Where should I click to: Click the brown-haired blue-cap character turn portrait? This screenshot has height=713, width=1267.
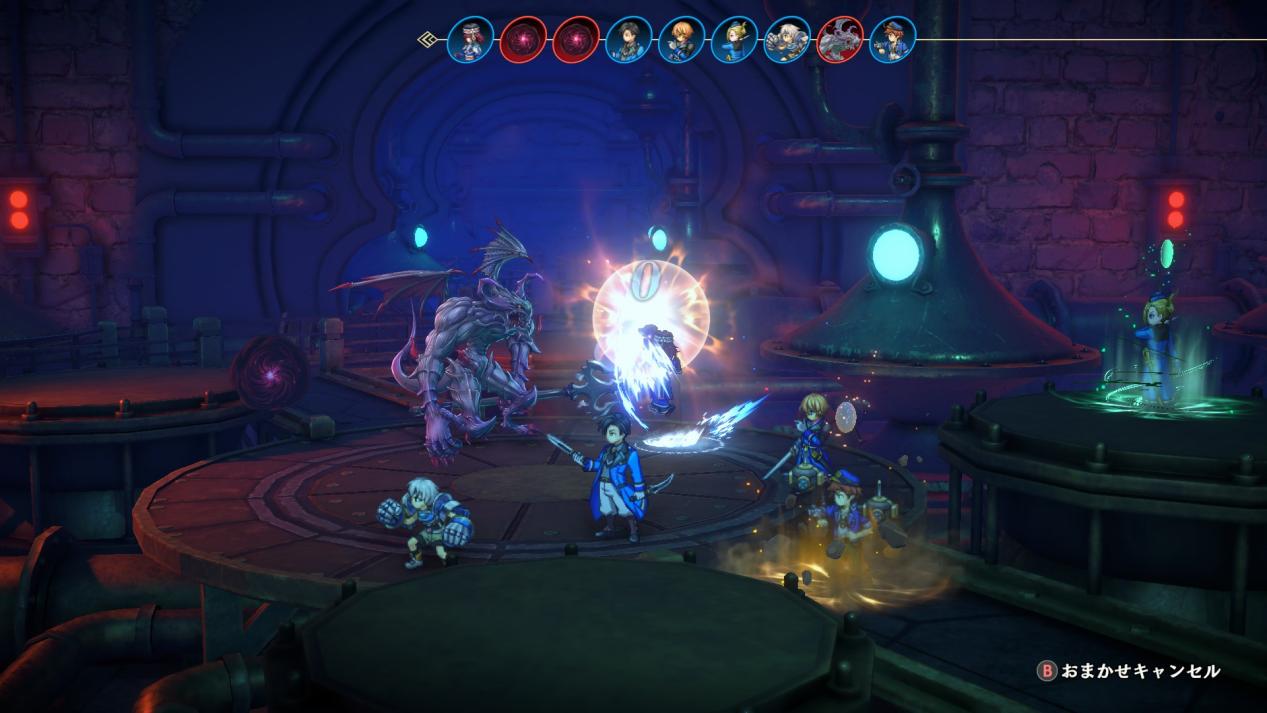pyautogui.click(x=893, y=40)
